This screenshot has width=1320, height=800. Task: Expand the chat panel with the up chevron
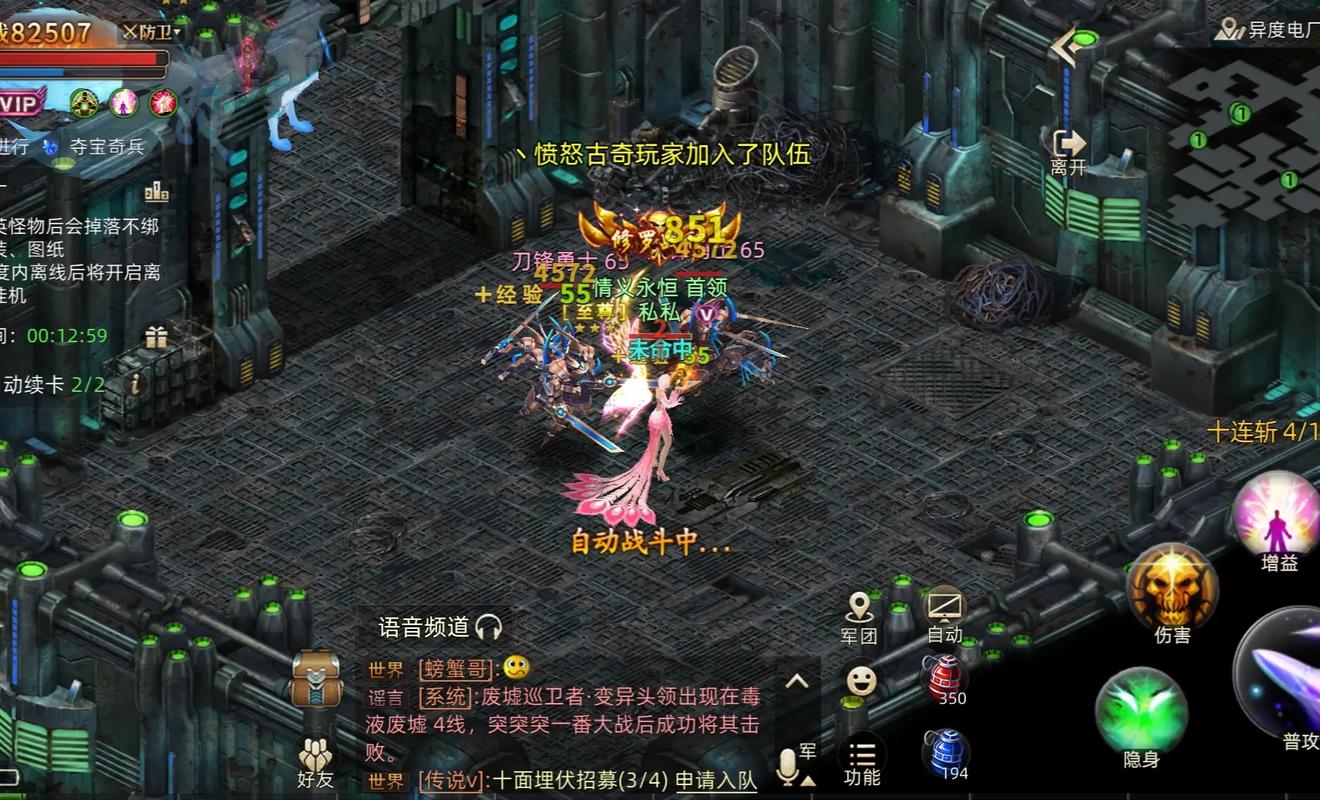point(797,683)
